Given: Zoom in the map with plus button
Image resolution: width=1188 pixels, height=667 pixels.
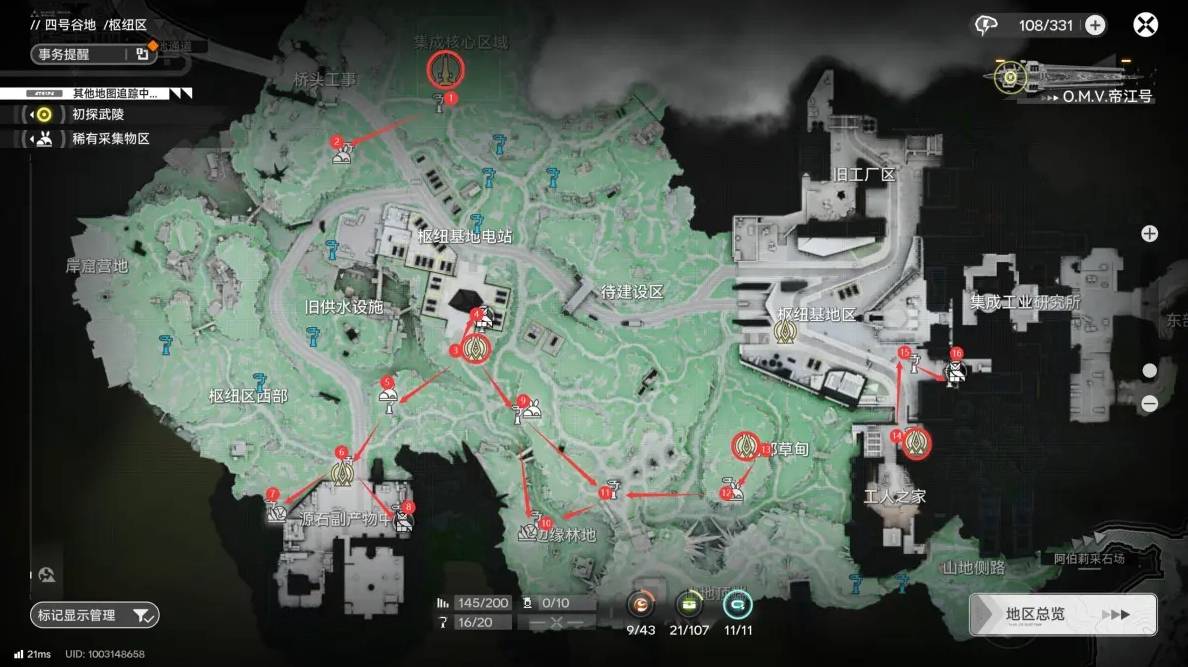Looking at the screenshot, I should coord(1150,234).
